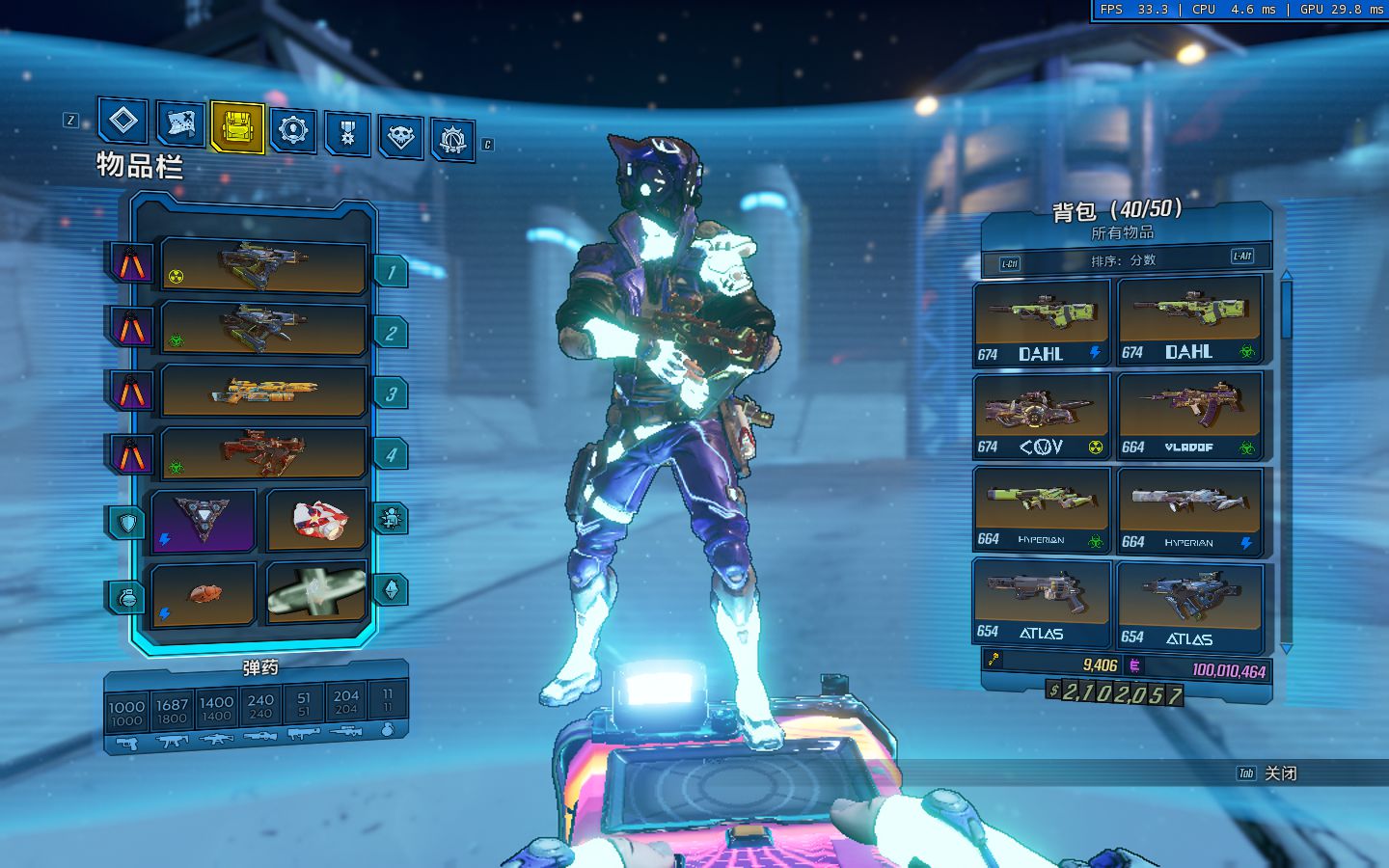Screen dimensions: 1389x868
Task: Pick the 674 DAHL shock weapon
Action: 1041,323
